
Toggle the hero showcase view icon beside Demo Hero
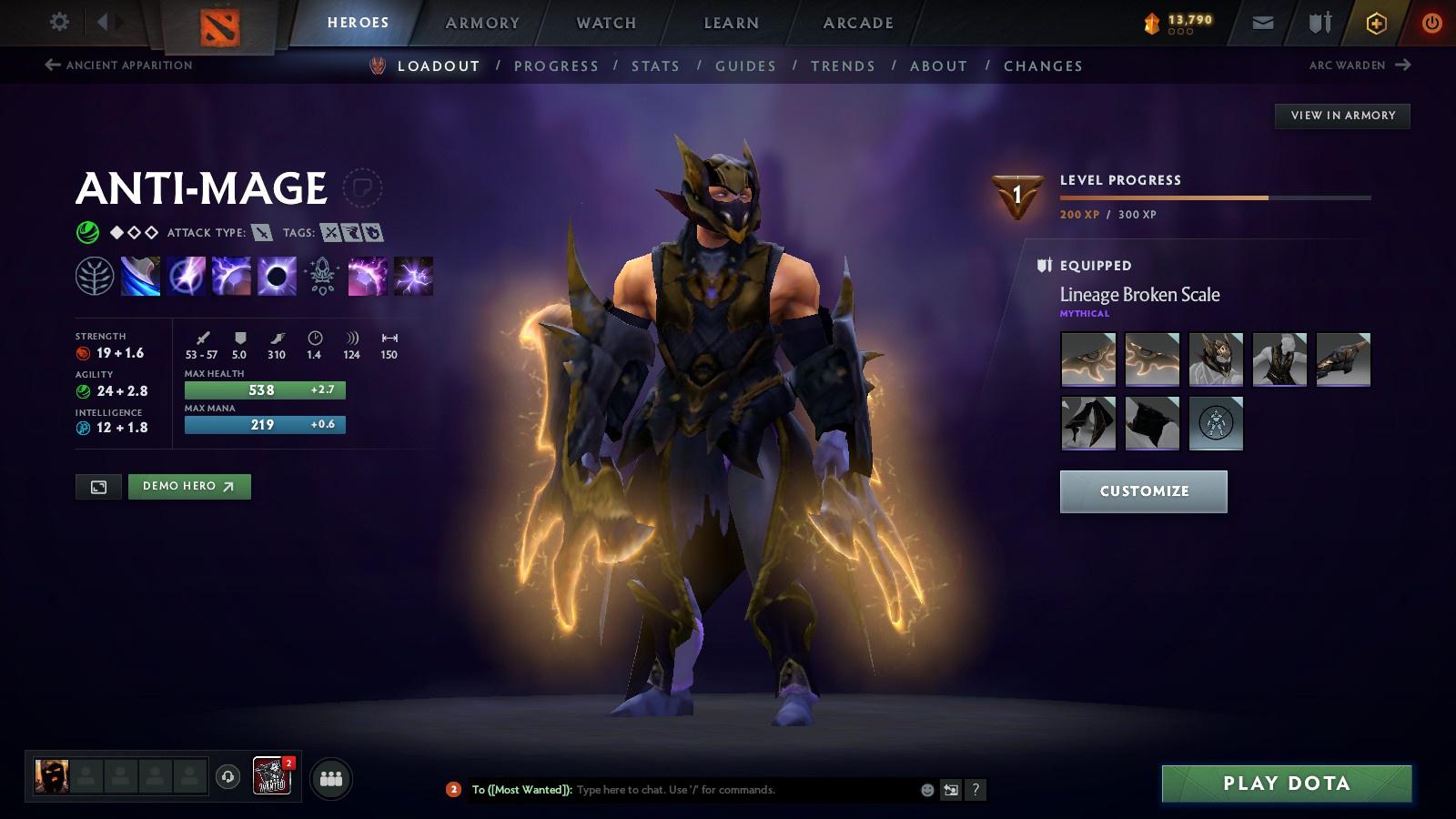point(98,486)
